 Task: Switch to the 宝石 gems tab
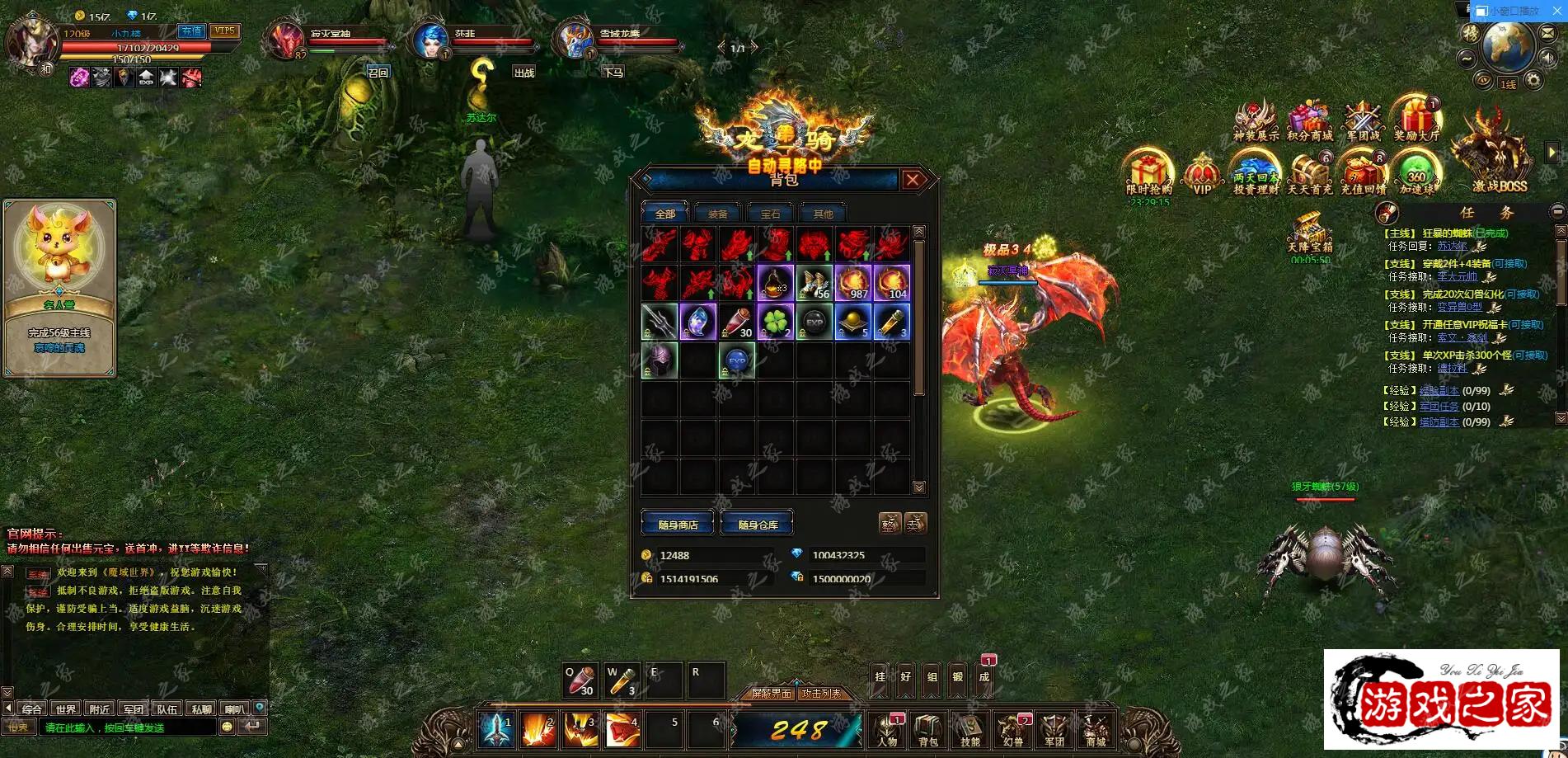pyautogui.click(x=770, y=214)
